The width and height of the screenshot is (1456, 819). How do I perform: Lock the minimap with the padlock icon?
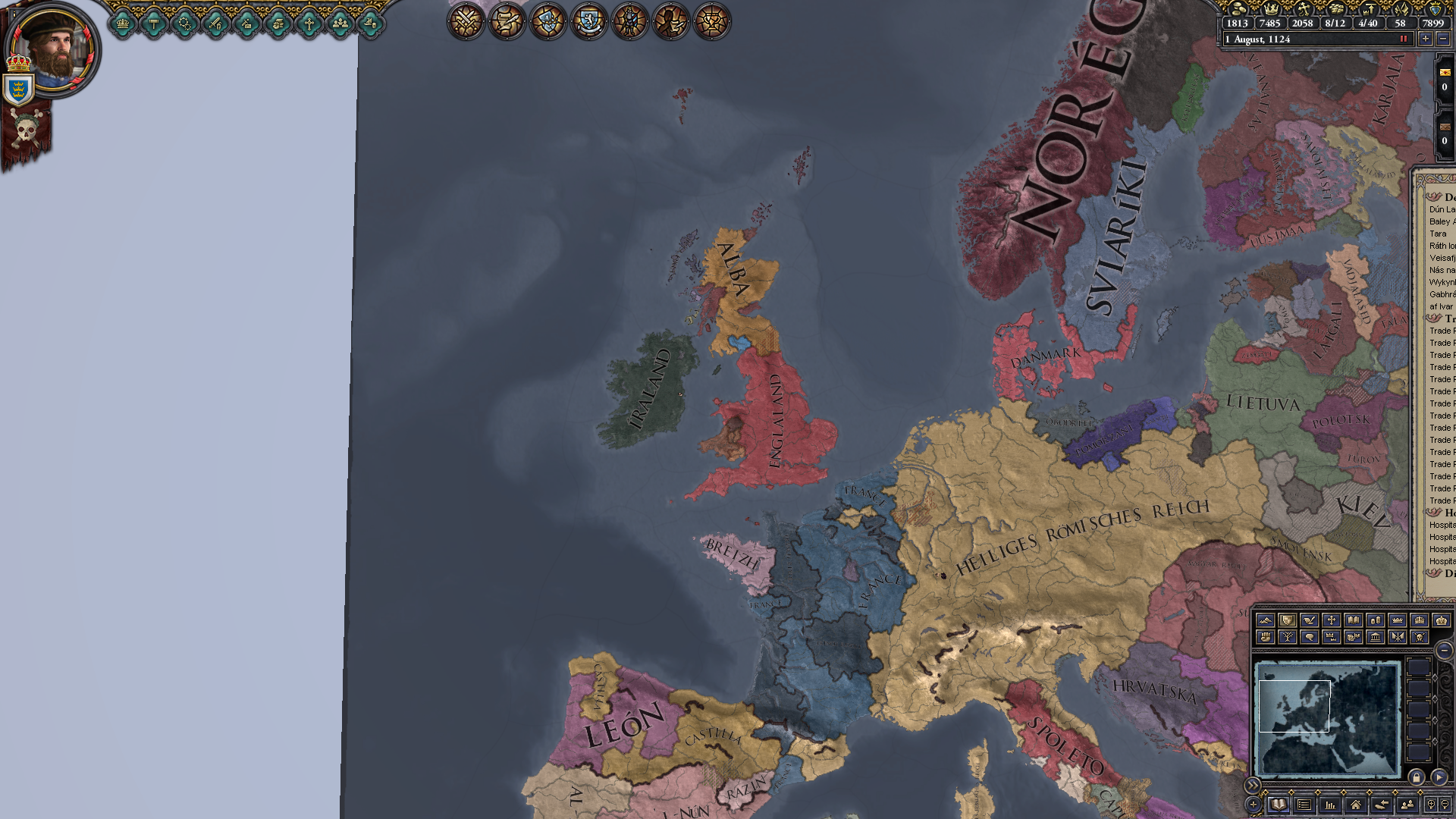tap(1416, 778)
